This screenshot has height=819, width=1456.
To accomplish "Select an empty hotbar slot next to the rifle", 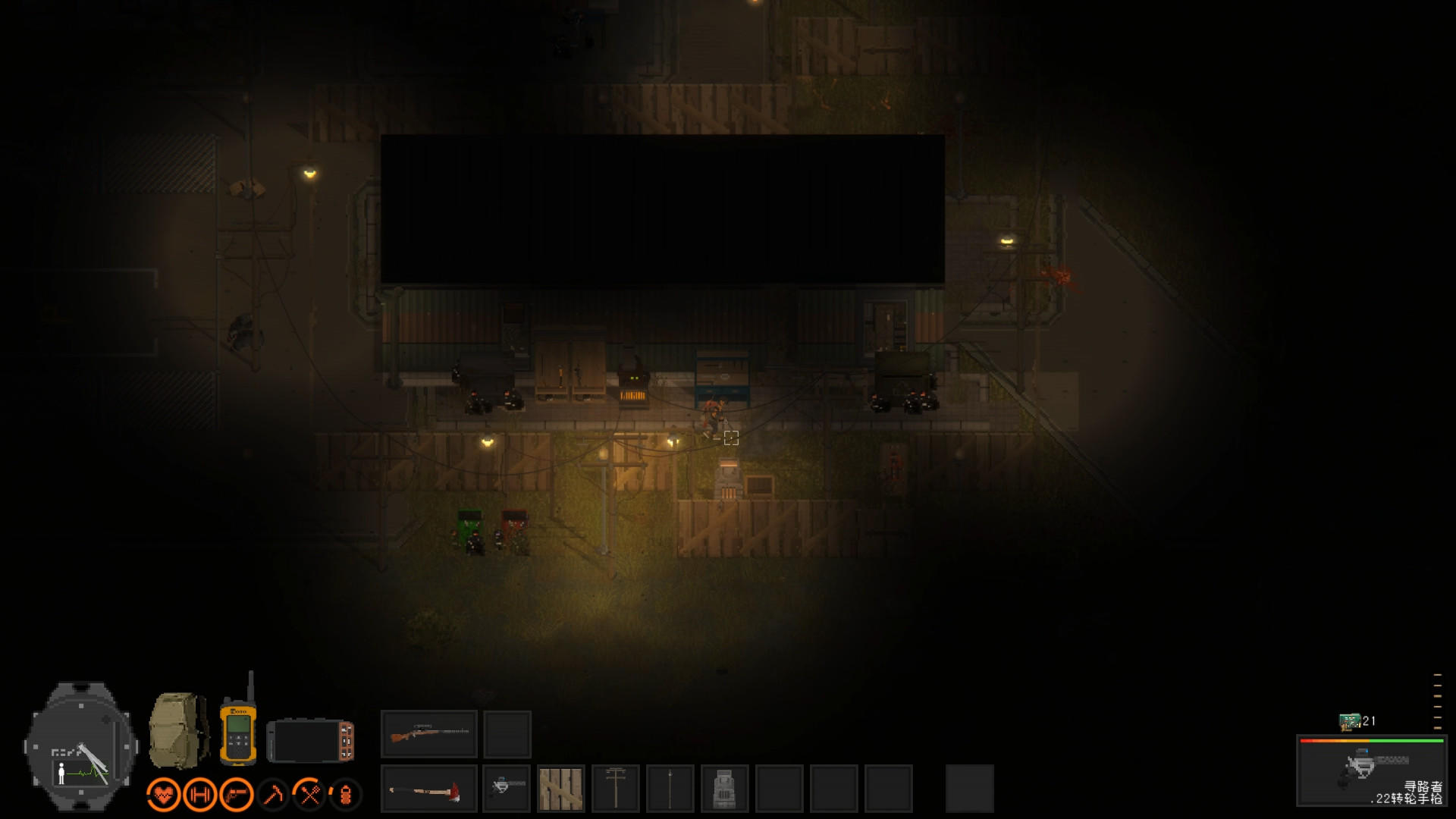I will tap(505, 733).
